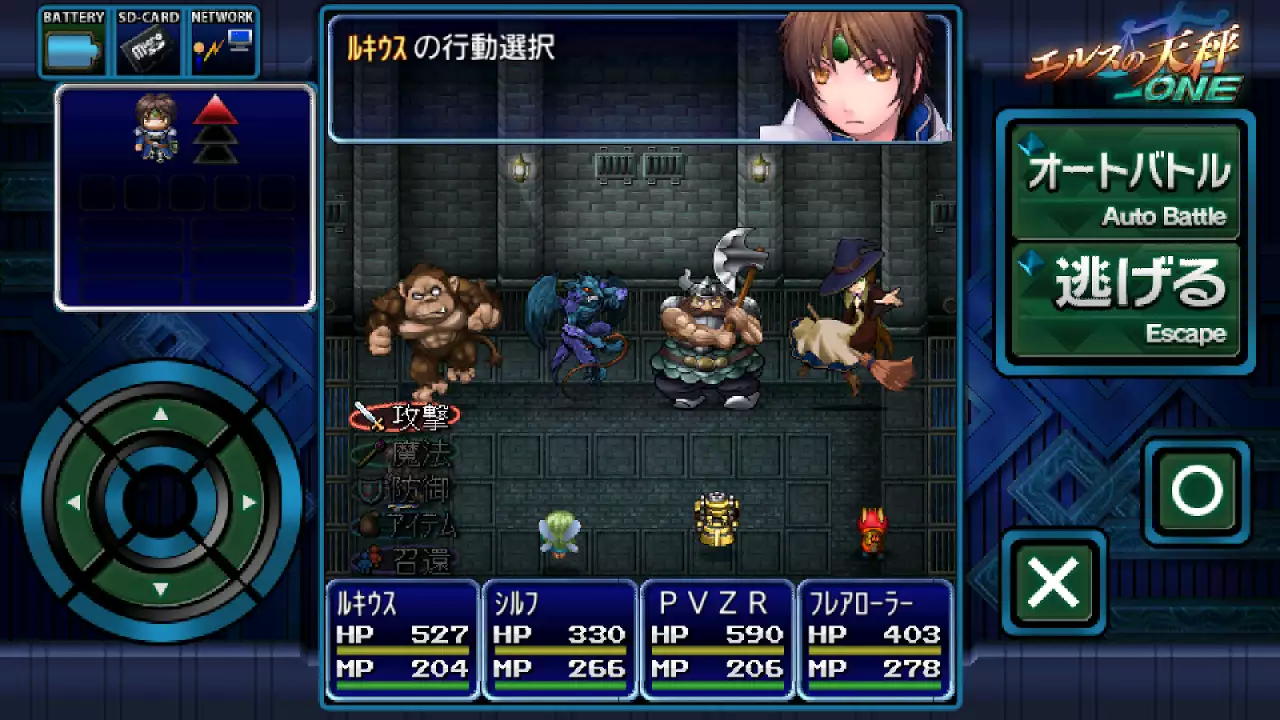Tap the down arrow on the D-pad
This screenshot has height=720, width=1280.
pyautogui.click(x=161, y=589)
